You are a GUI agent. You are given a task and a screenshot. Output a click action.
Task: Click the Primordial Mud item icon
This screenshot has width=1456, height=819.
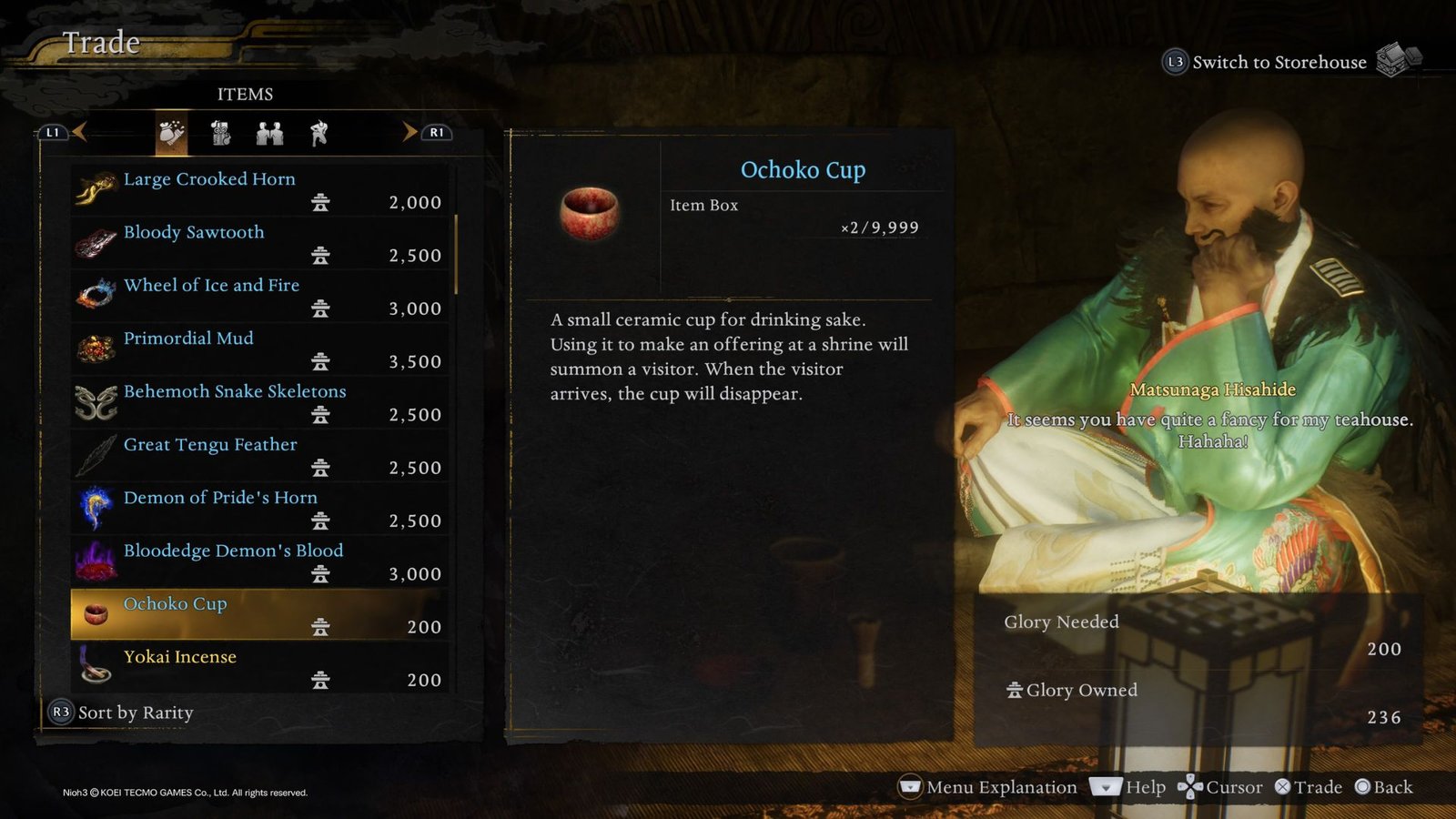tap(95, 349)
